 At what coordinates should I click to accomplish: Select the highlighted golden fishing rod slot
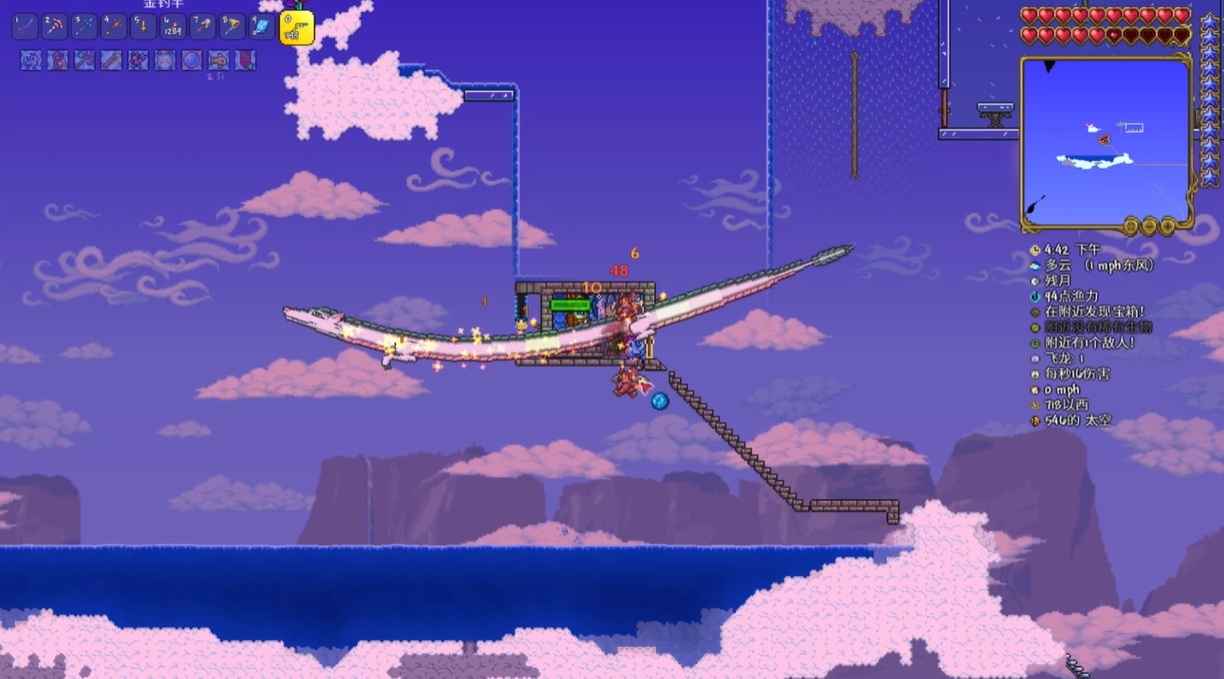pos(296,28)
